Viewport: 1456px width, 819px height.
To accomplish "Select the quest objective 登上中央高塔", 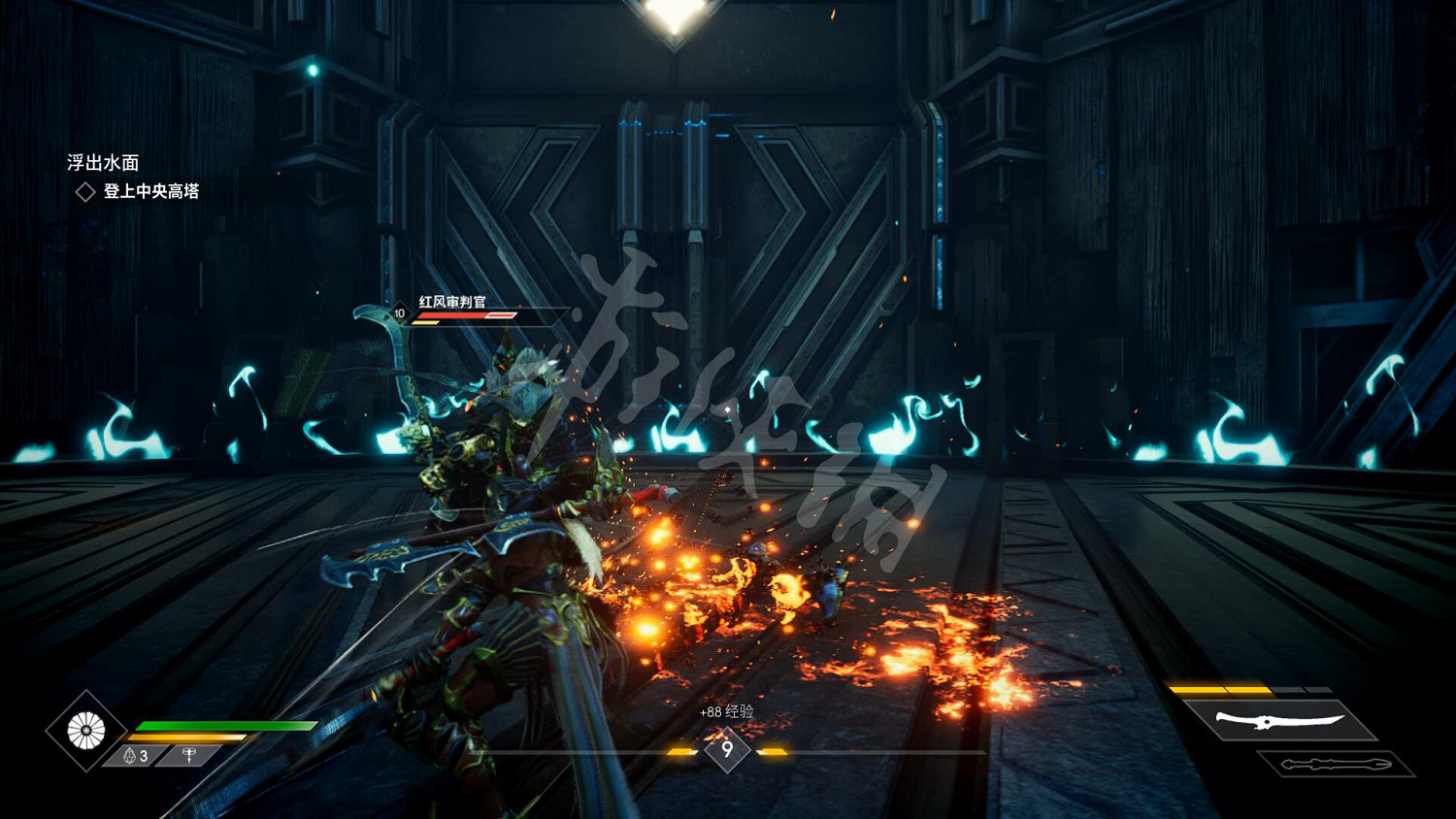I will 150,191.
